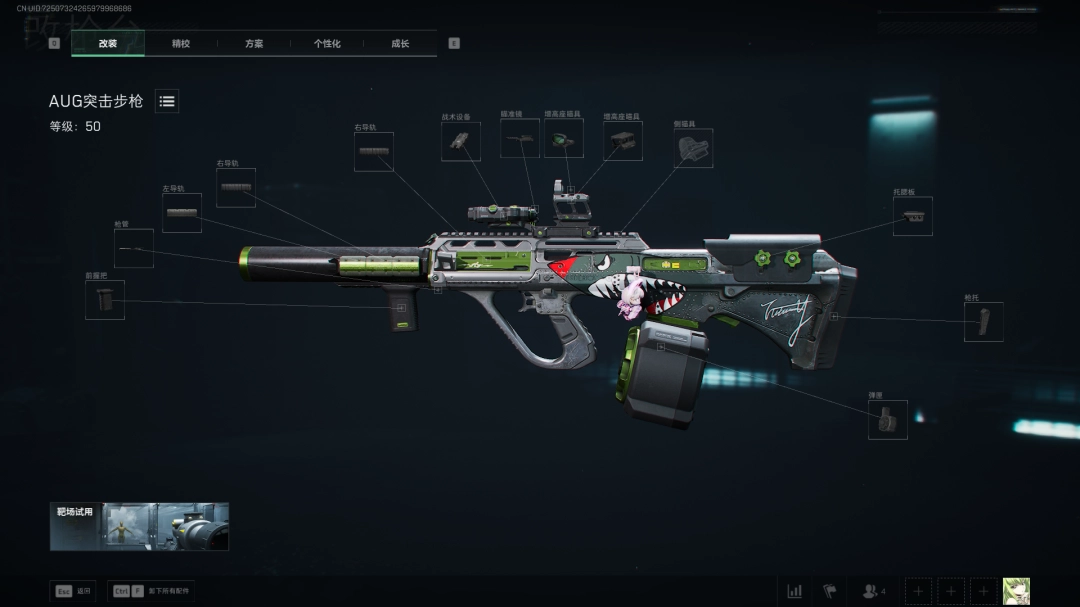Image resolution: width=1080 pixels, height=607 pixels.
Task: Select the 弹匣 magazine slot
Action: point(888,420)
